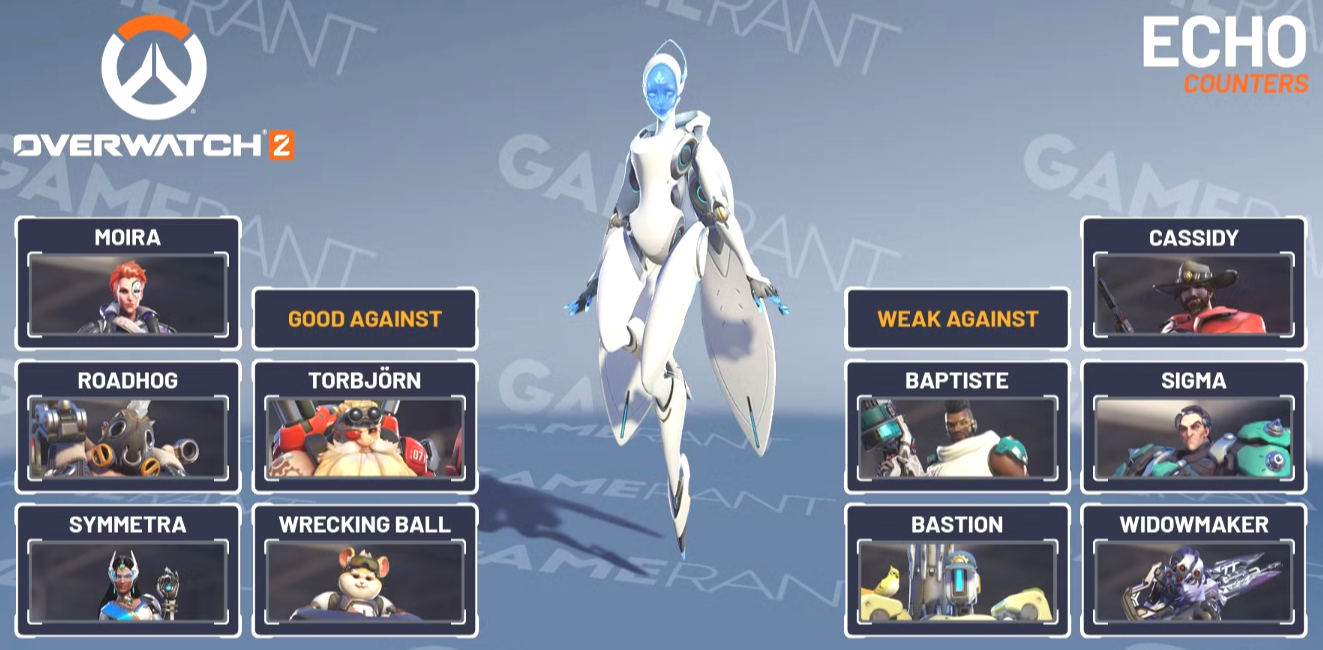The height and width of the screenshot is (650, 1323).
Task: Select the Wrecking Ball hero card
Action: click(x=365, y=571)
